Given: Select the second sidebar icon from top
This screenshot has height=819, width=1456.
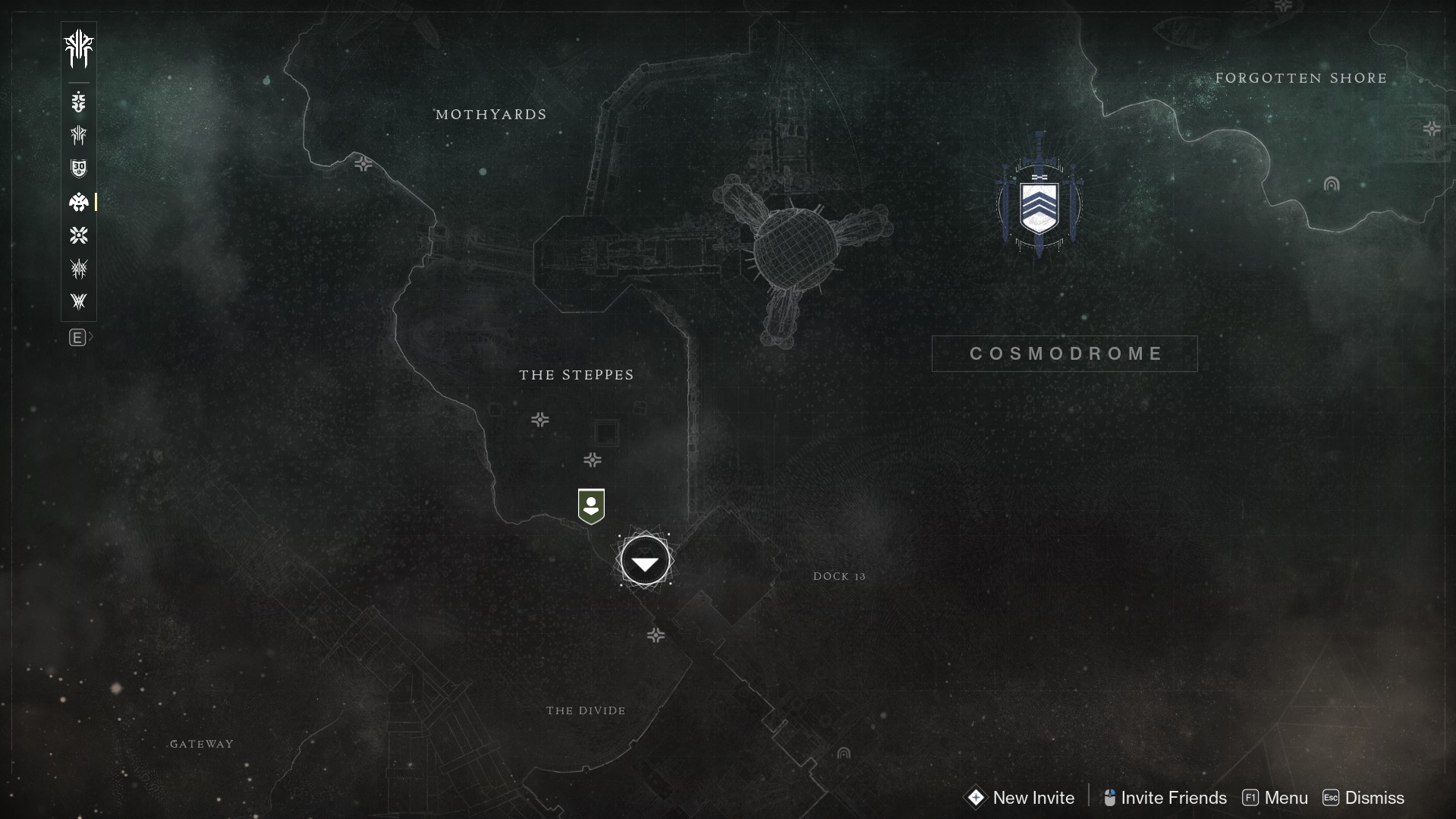Looking at the screenshot, I should 79,102.
